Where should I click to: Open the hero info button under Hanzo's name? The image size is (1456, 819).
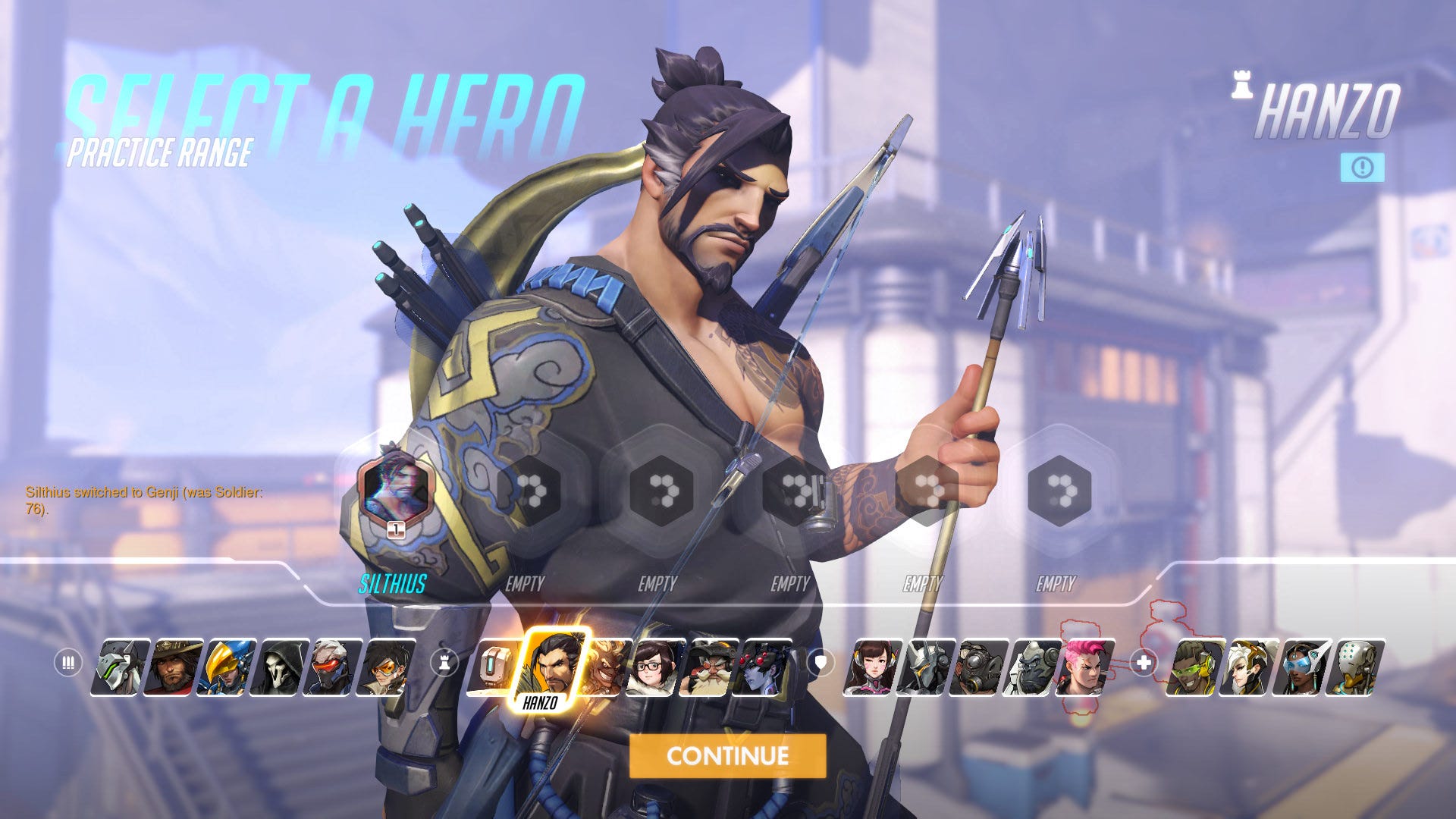(x=1362, y=168)
